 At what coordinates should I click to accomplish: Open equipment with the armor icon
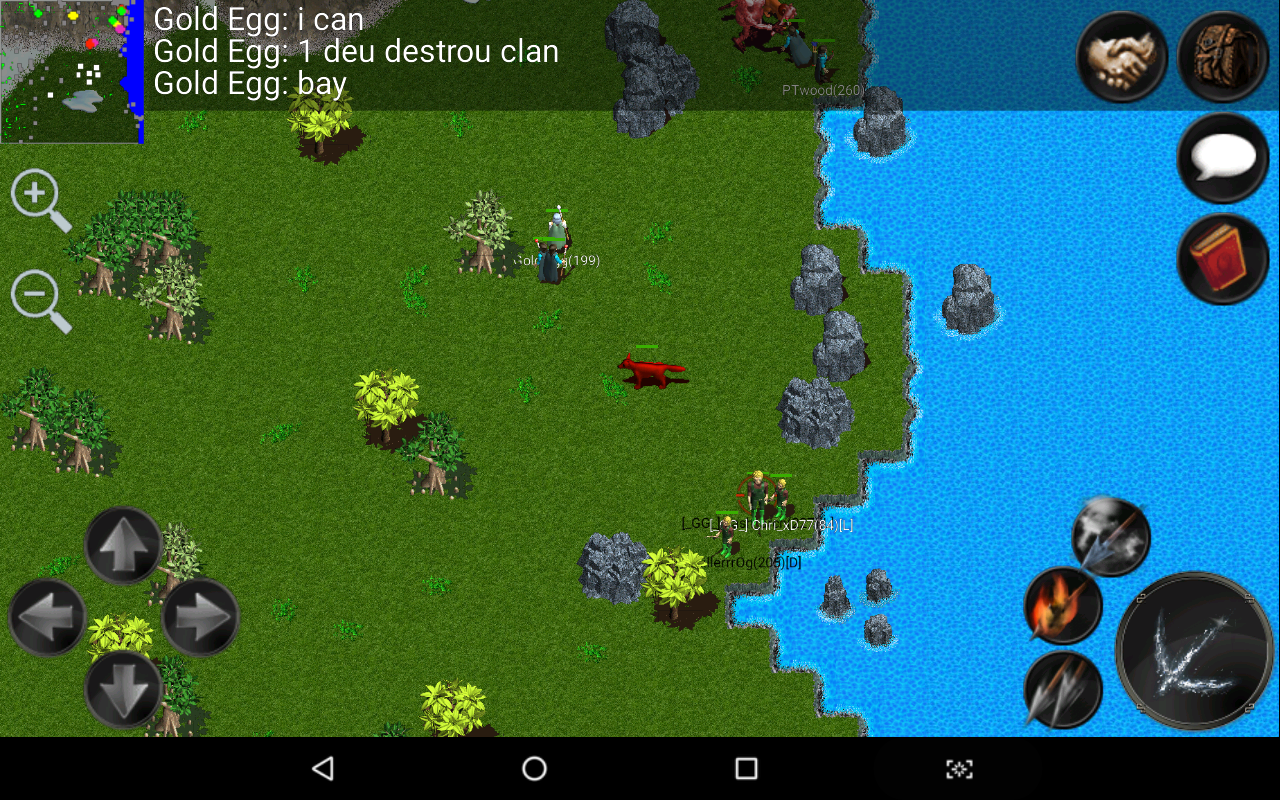(1222, 58)
